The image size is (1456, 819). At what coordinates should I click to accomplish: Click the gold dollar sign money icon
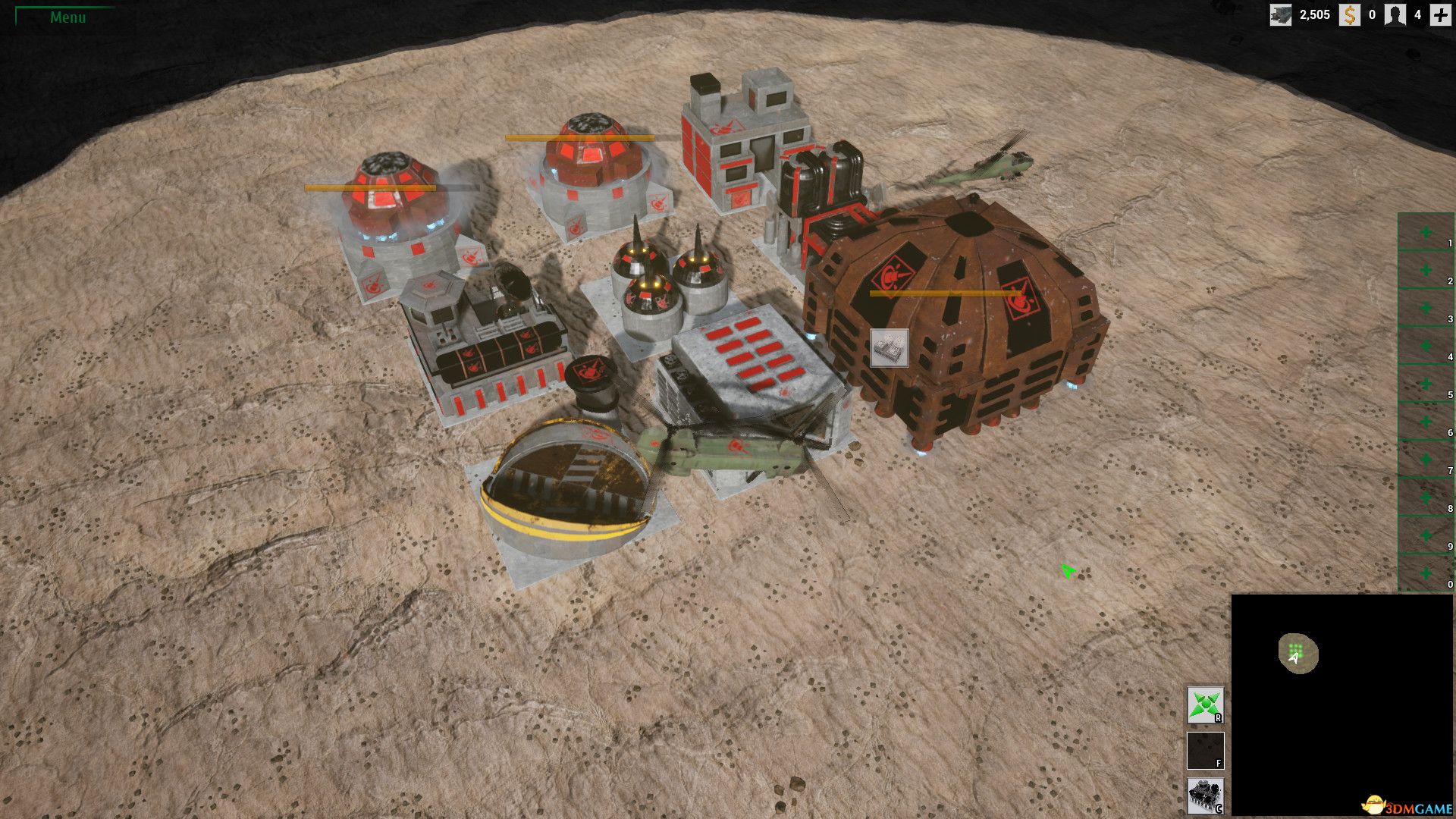coord(1349,14)
